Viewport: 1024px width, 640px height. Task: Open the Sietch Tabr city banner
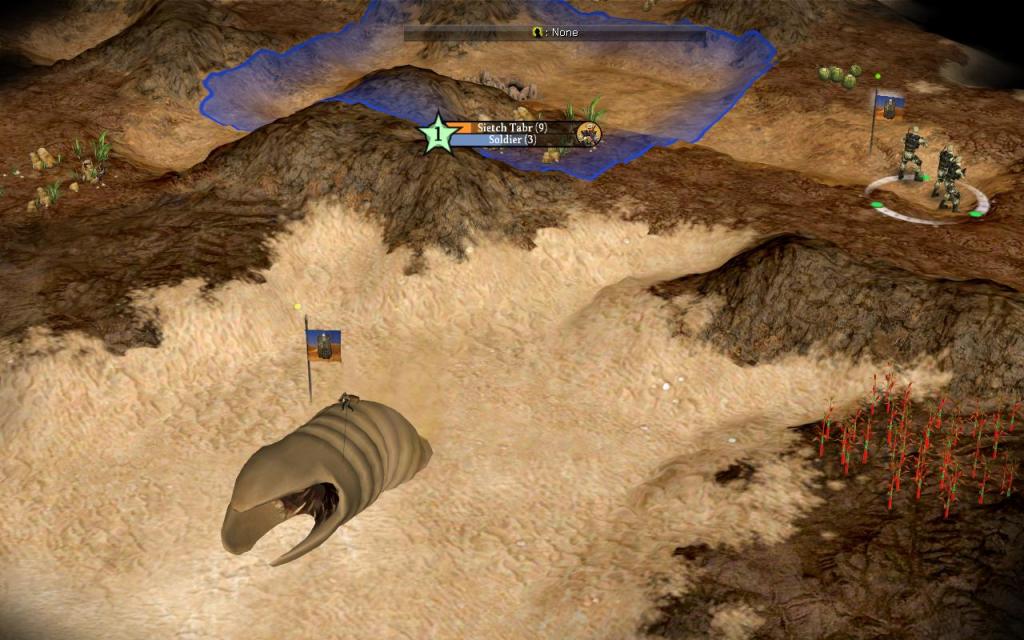511,128
